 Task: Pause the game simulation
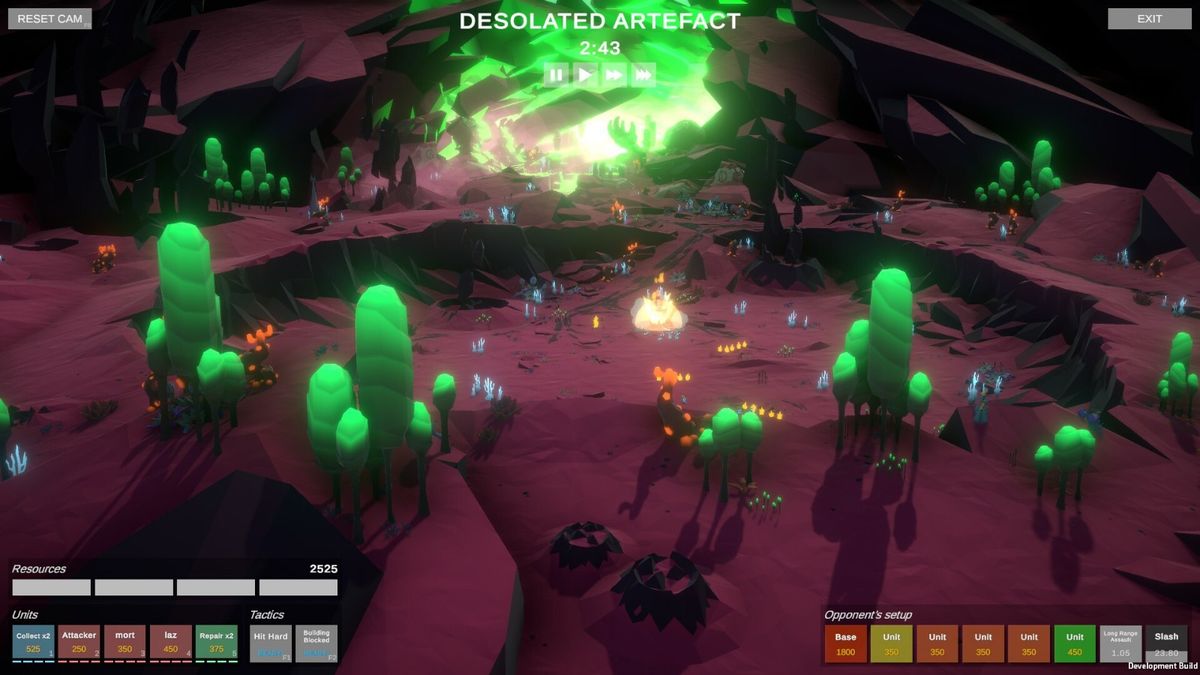(x=557, y=74)
